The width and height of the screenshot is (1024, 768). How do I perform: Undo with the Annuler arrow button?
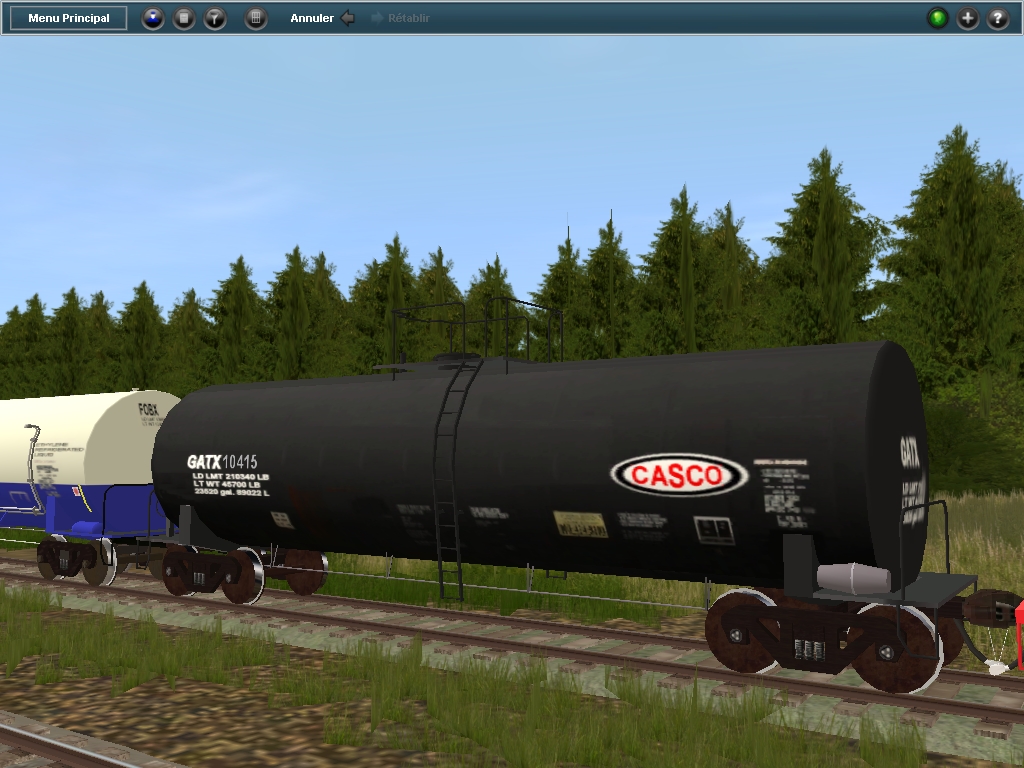[x=347, y=18]
